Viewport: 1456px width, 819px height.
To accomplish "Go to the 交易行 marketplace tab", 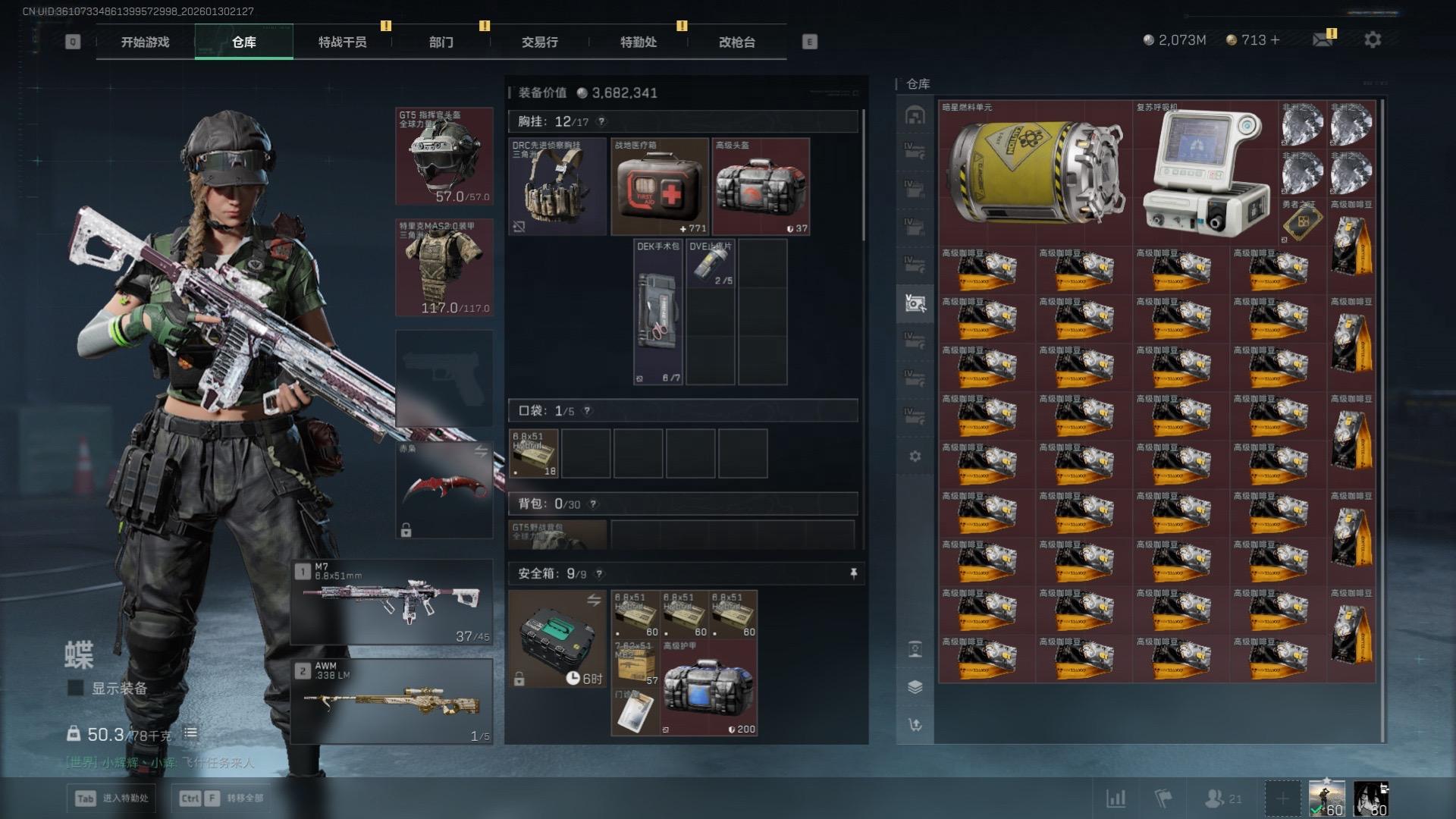I will point(539,42).
